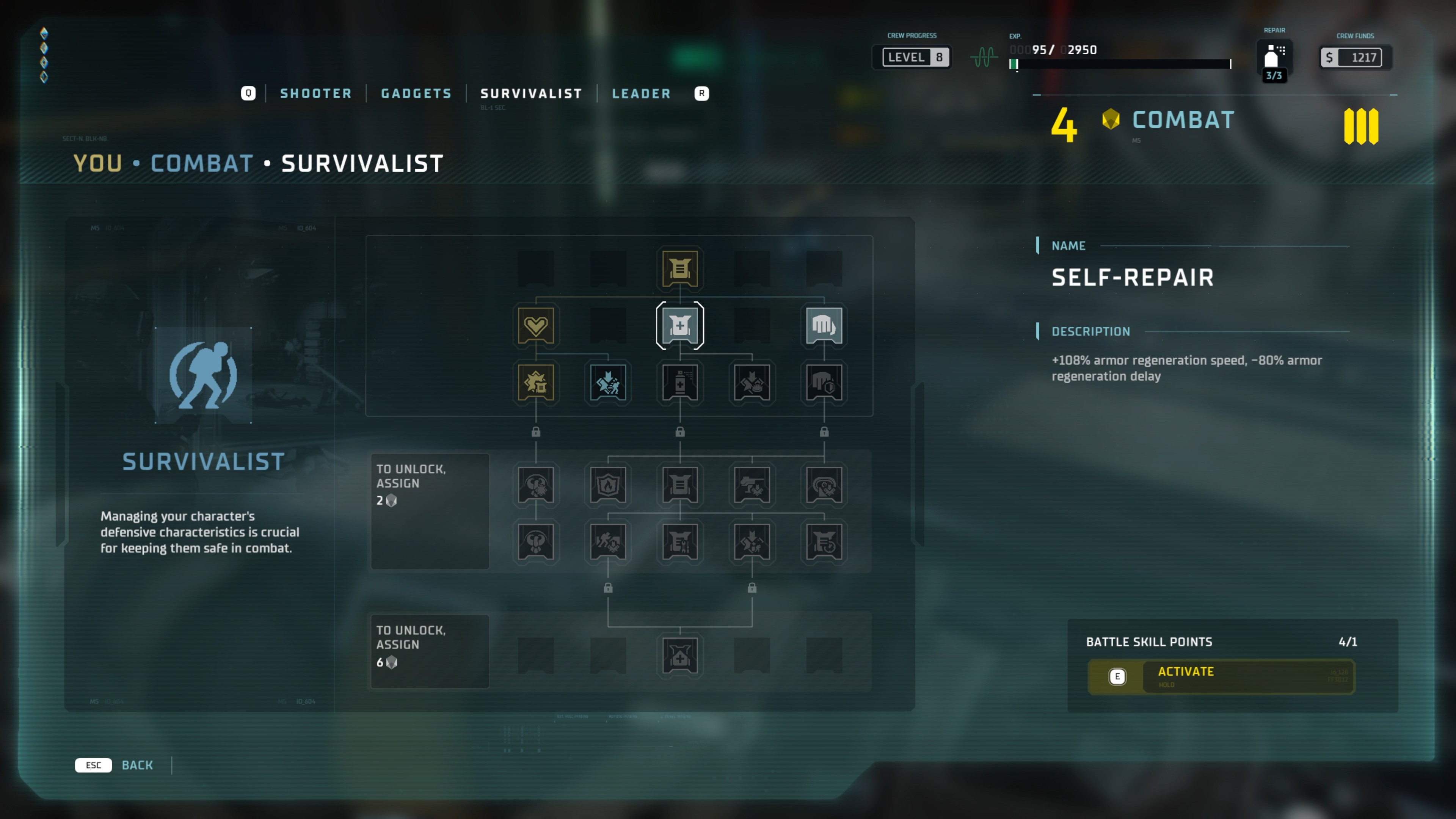Viewport: 1456px width, 819px height.
Task: Choose the highlighted armor-plus Self-Repair node
Action: (x=679, y=326)
